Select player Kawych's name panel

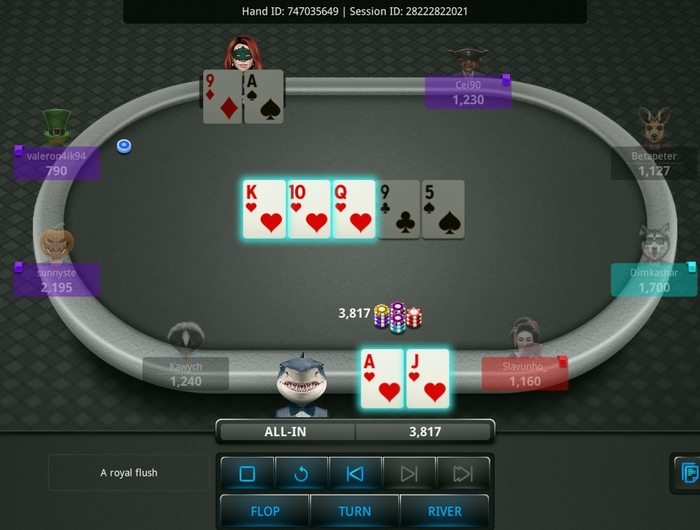[186, 374]
